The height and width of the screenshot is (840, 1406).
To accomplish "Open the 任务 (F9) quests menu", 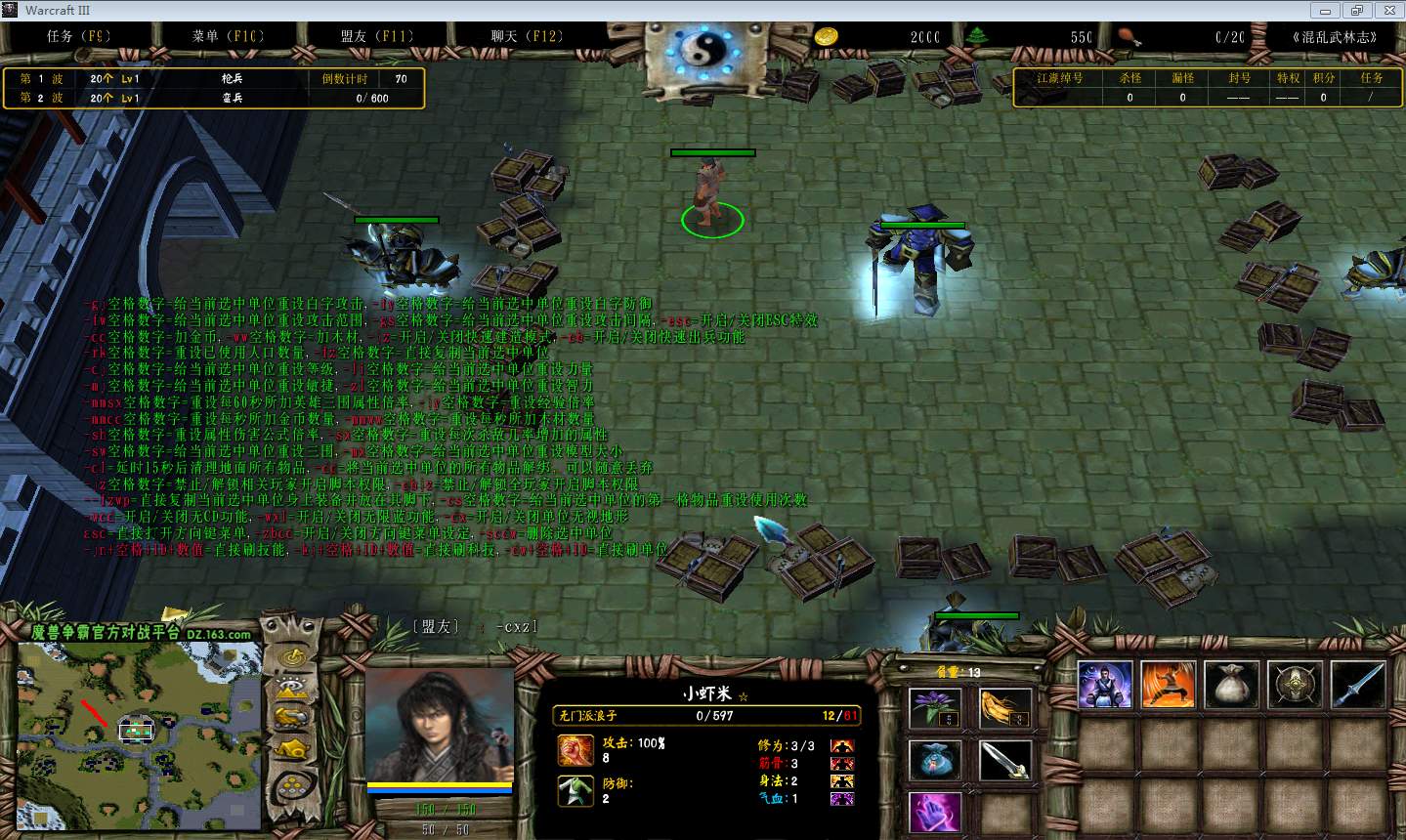I will (78, 36).
